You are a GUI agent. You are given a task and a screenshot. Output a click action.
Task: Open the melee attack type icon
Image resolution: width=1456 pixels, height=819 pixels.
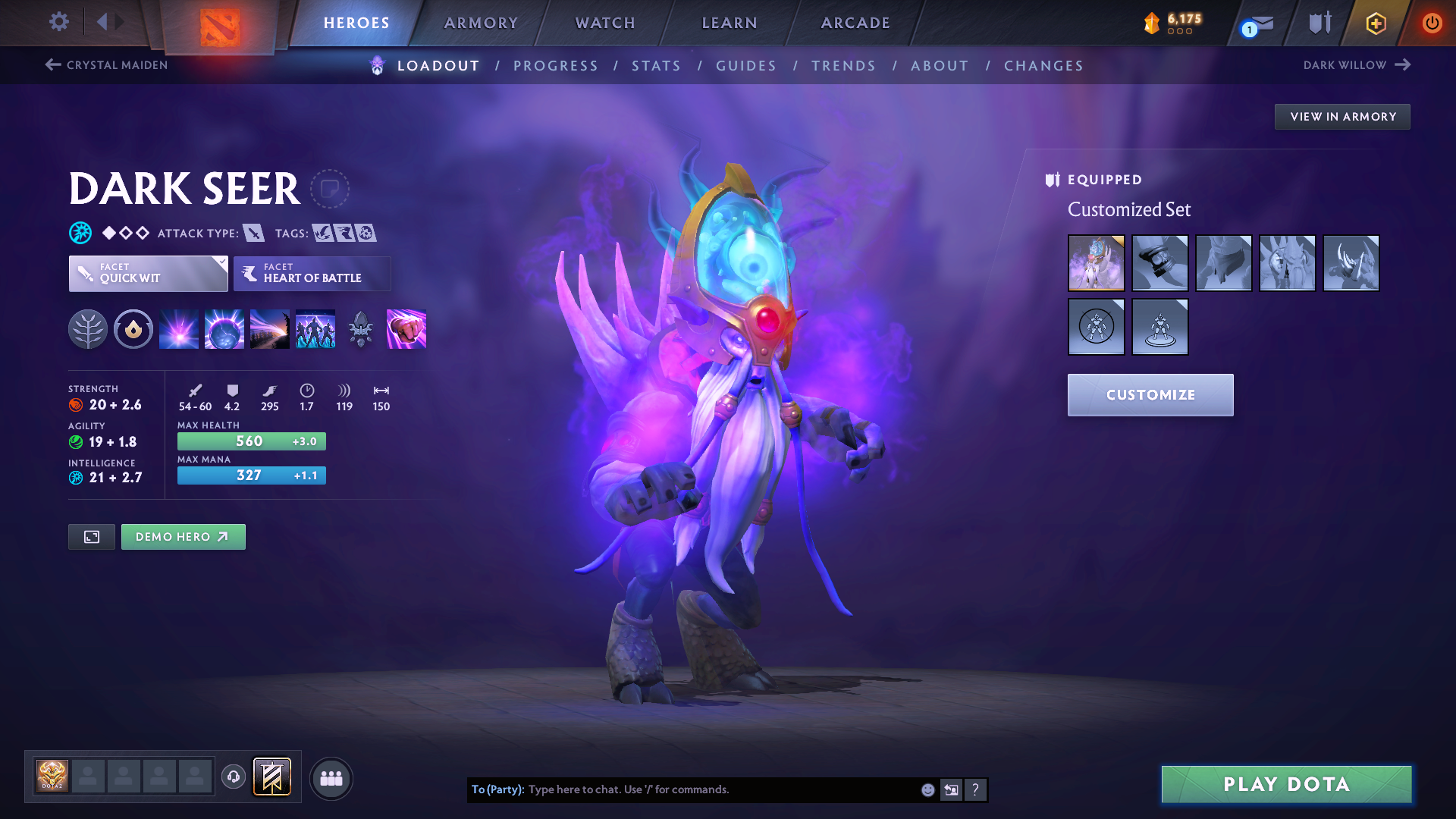point(253,233)
